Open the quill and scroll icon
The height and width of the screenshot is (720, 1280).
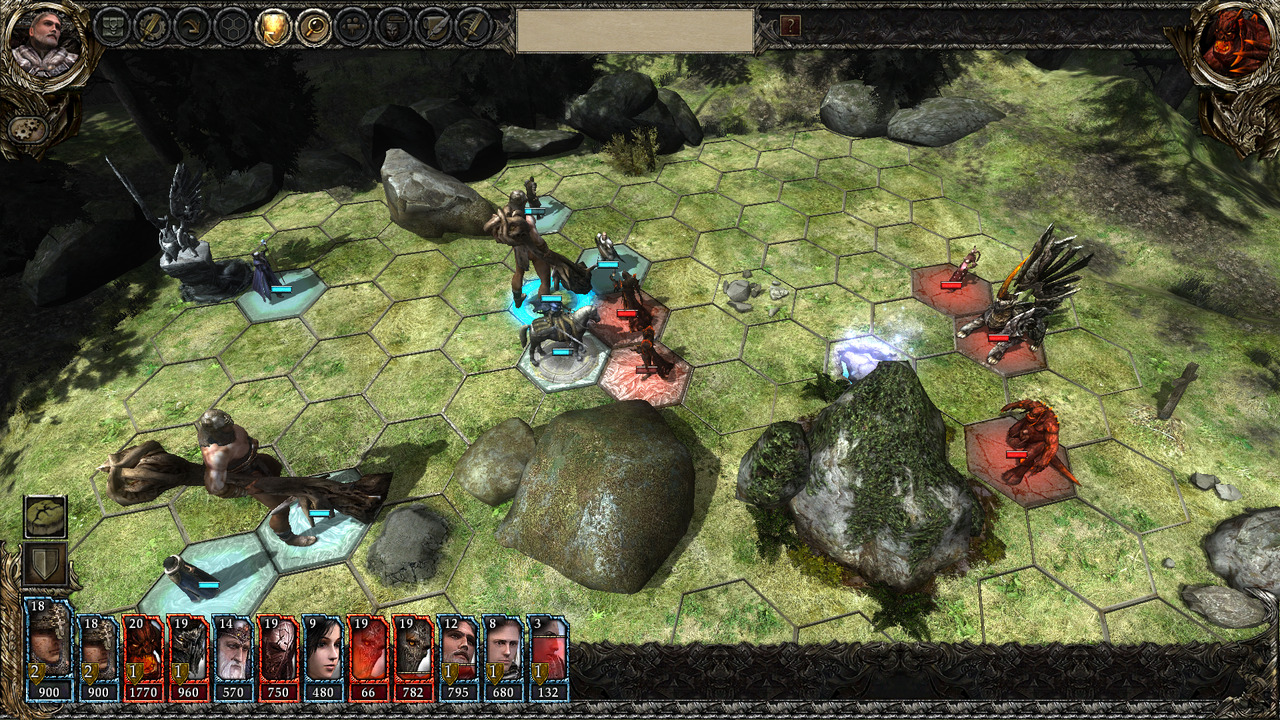[433, 27]
